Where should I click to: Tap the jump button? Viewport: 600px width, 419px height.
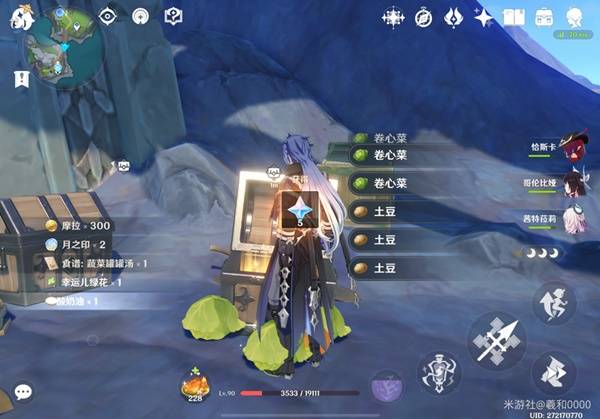(x=553, y=303)
